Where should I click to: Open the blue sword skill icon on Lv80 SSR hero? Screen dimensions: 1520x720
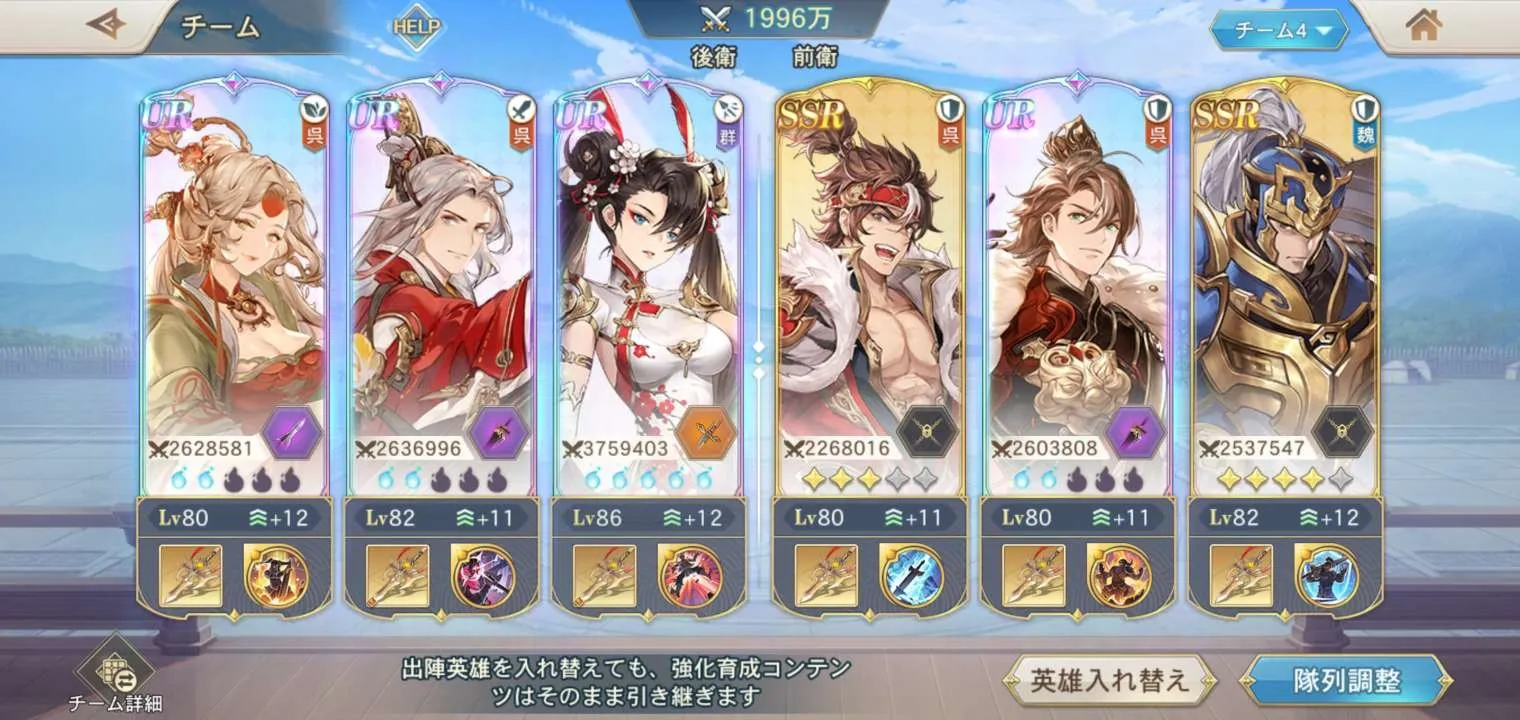912,576
